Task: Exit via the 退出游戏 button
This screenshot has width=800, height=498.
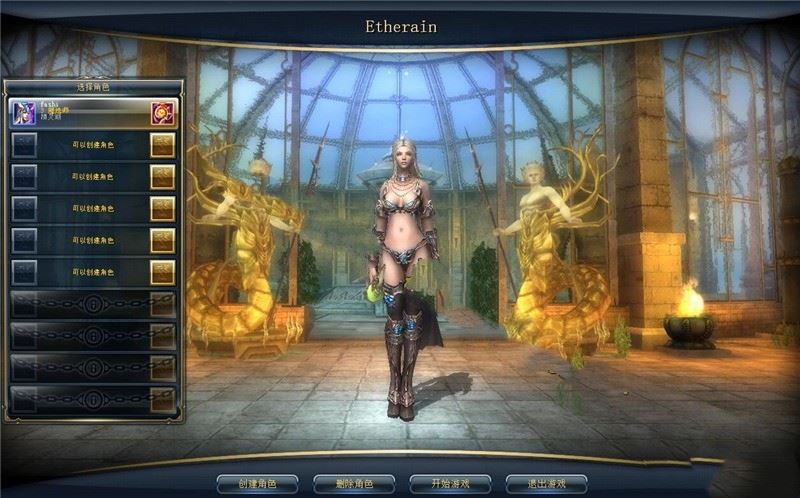Action: tap(546, 484)
